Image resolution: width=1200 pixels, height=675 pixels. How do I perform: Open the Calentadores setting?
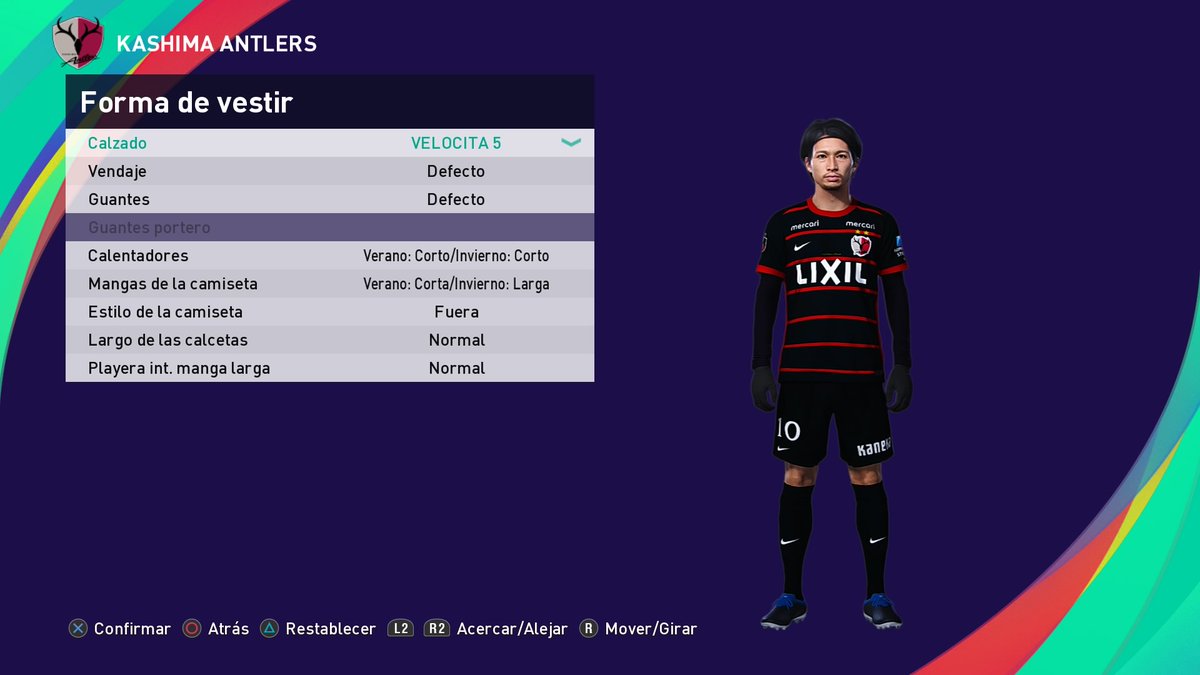tap(329, 255)
